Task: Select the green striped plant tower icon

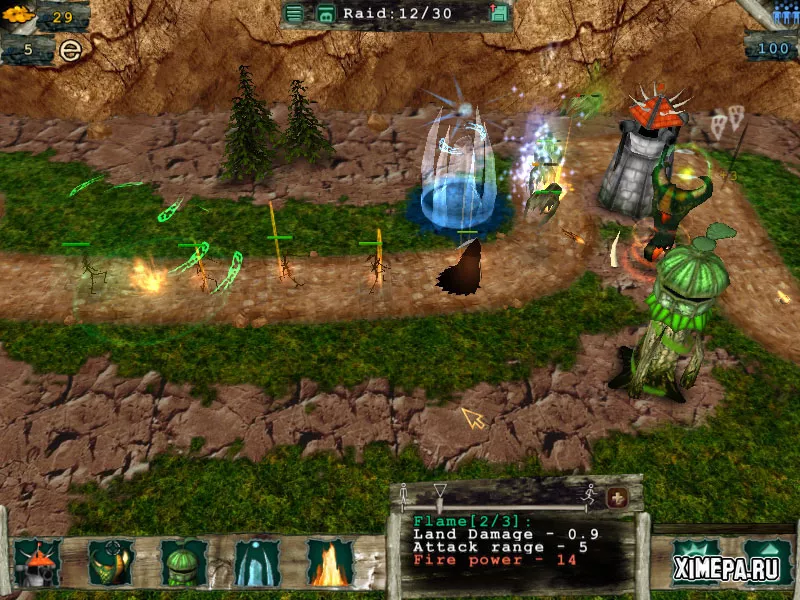Action: point(184,563)
